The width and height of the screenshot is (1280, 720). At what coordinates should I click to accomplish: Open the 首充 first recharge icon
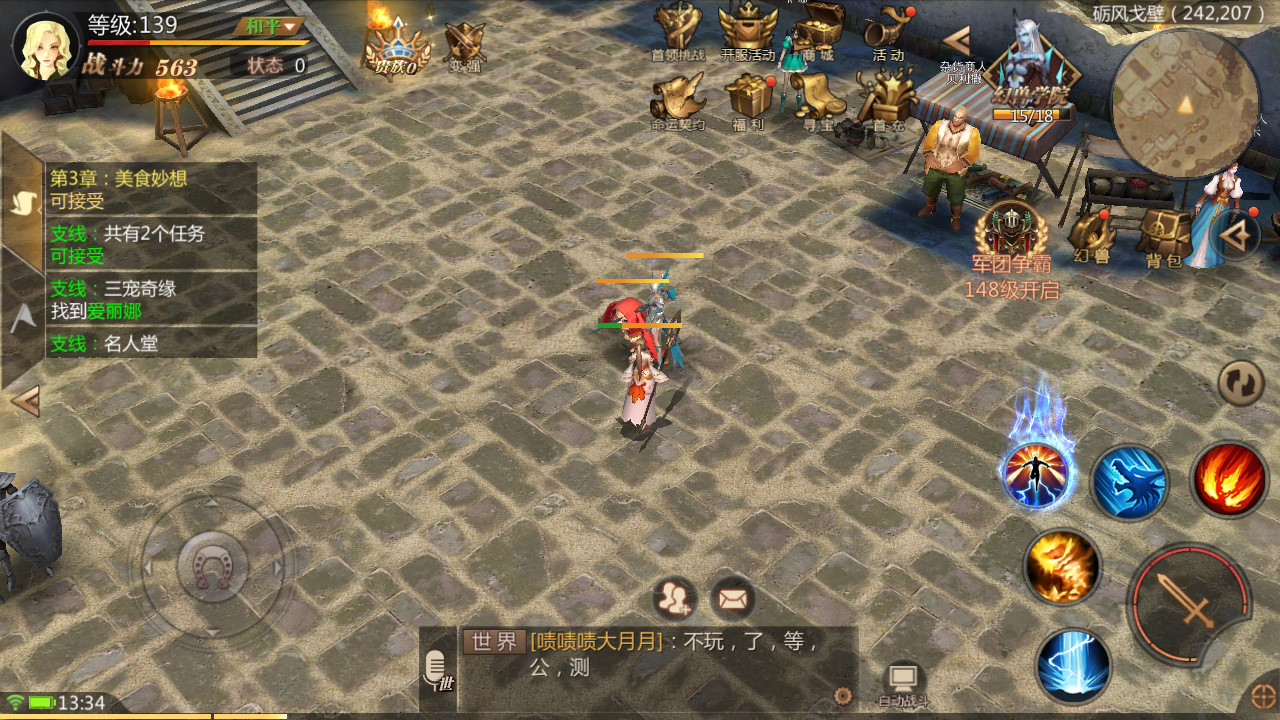tap(886, 100)
